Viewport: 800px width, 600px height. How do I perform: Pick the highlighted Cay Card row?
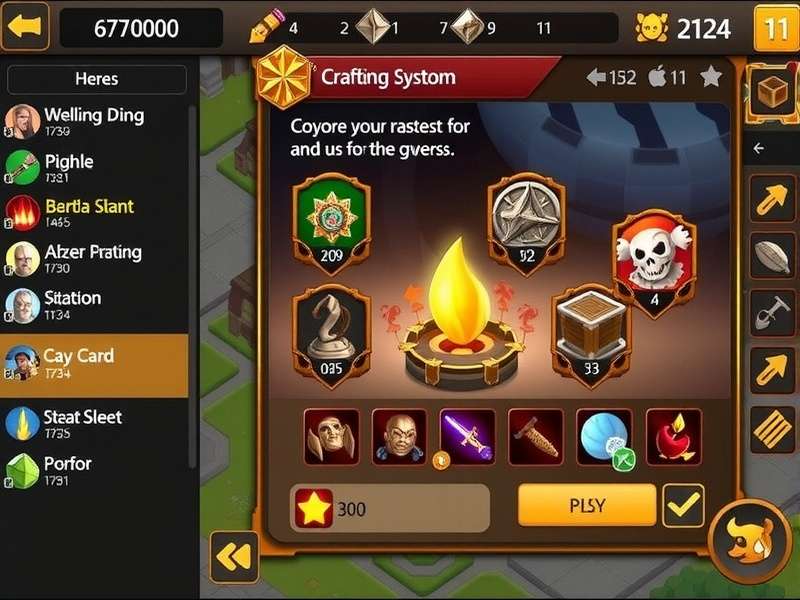(x=93, y=364)
